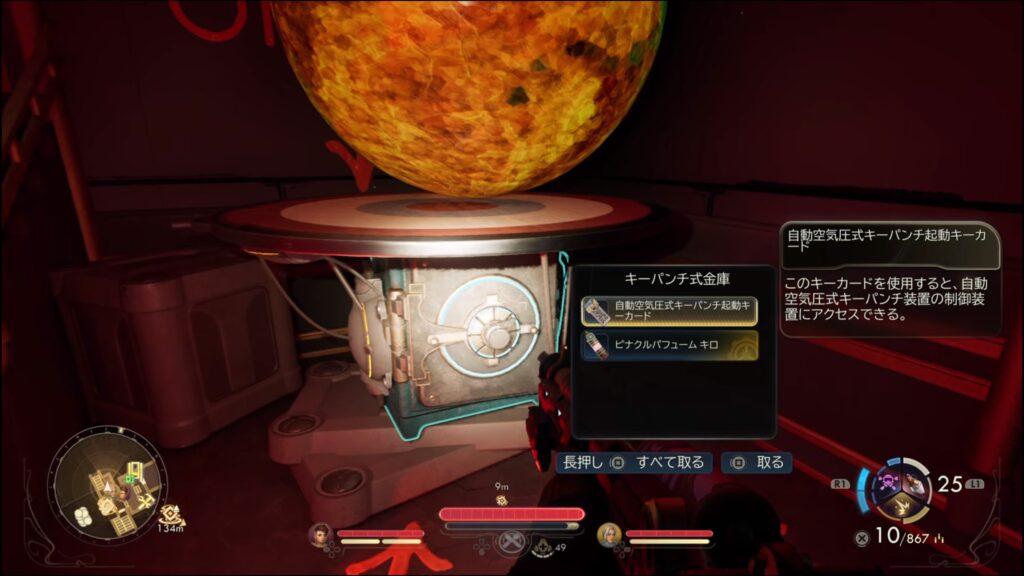Image resolution: width=1024 pixels, height=576 pixels.
Task: Select the left companion portrait
Action: click(319, 535)
